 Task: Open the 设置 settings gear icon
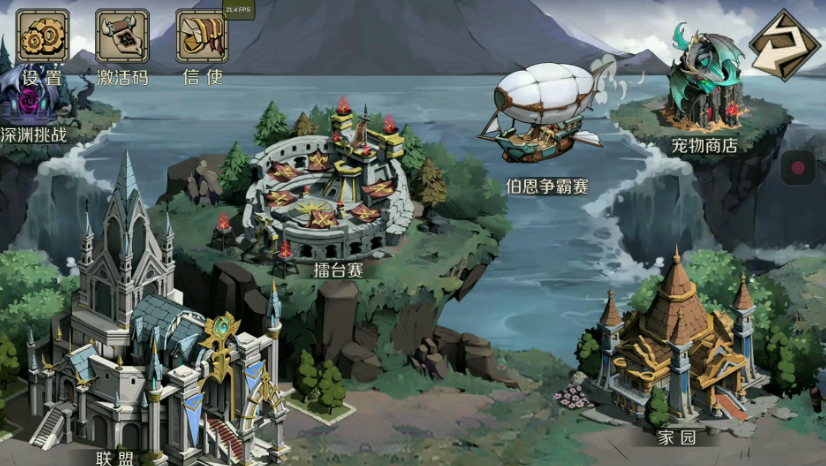click(42, 37)
